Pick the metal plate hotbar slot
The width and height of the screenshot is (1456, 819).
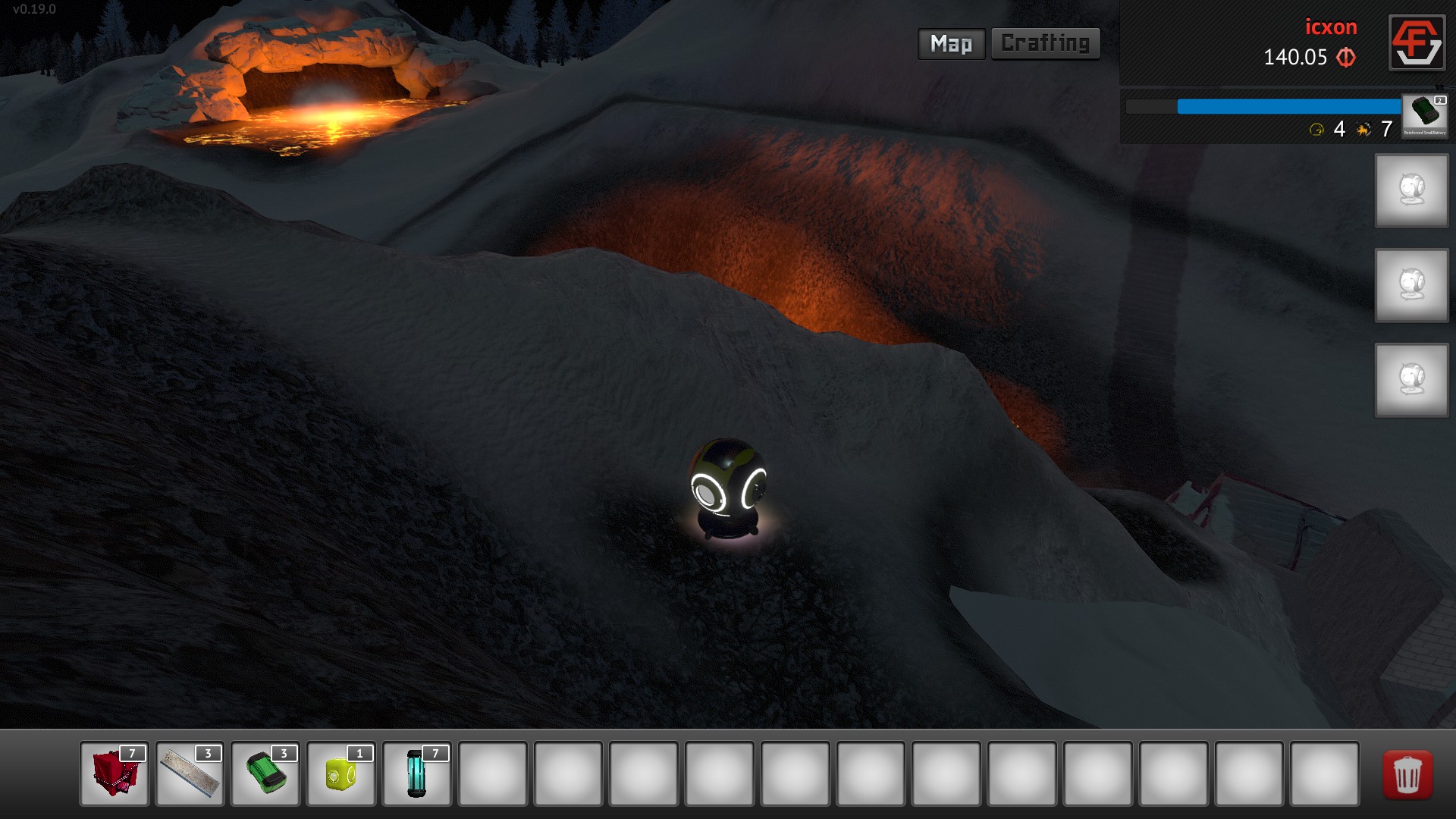pyautogui.click(x=190, y=773)
